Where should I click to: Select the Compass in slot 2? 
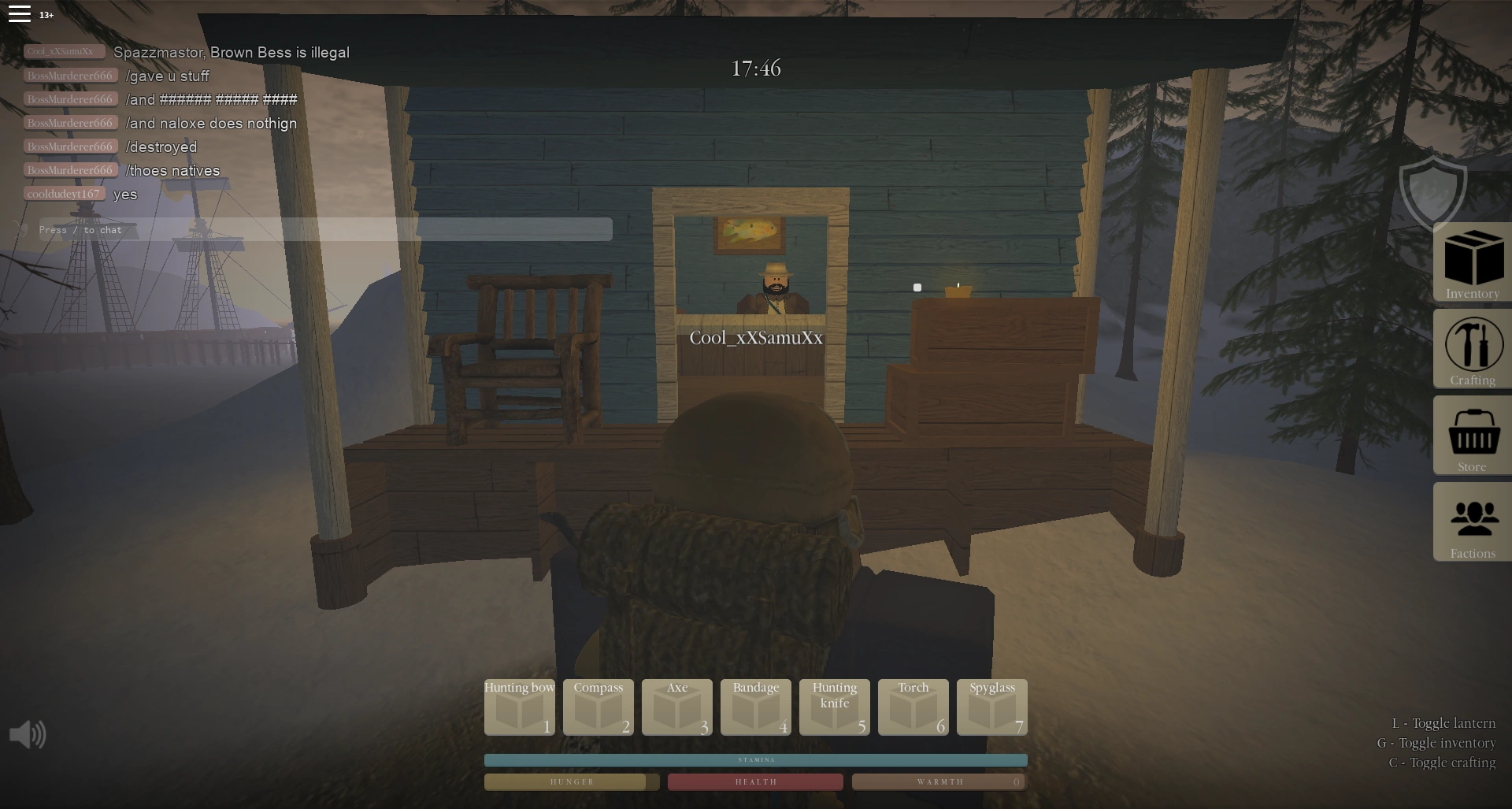[598, 707]
